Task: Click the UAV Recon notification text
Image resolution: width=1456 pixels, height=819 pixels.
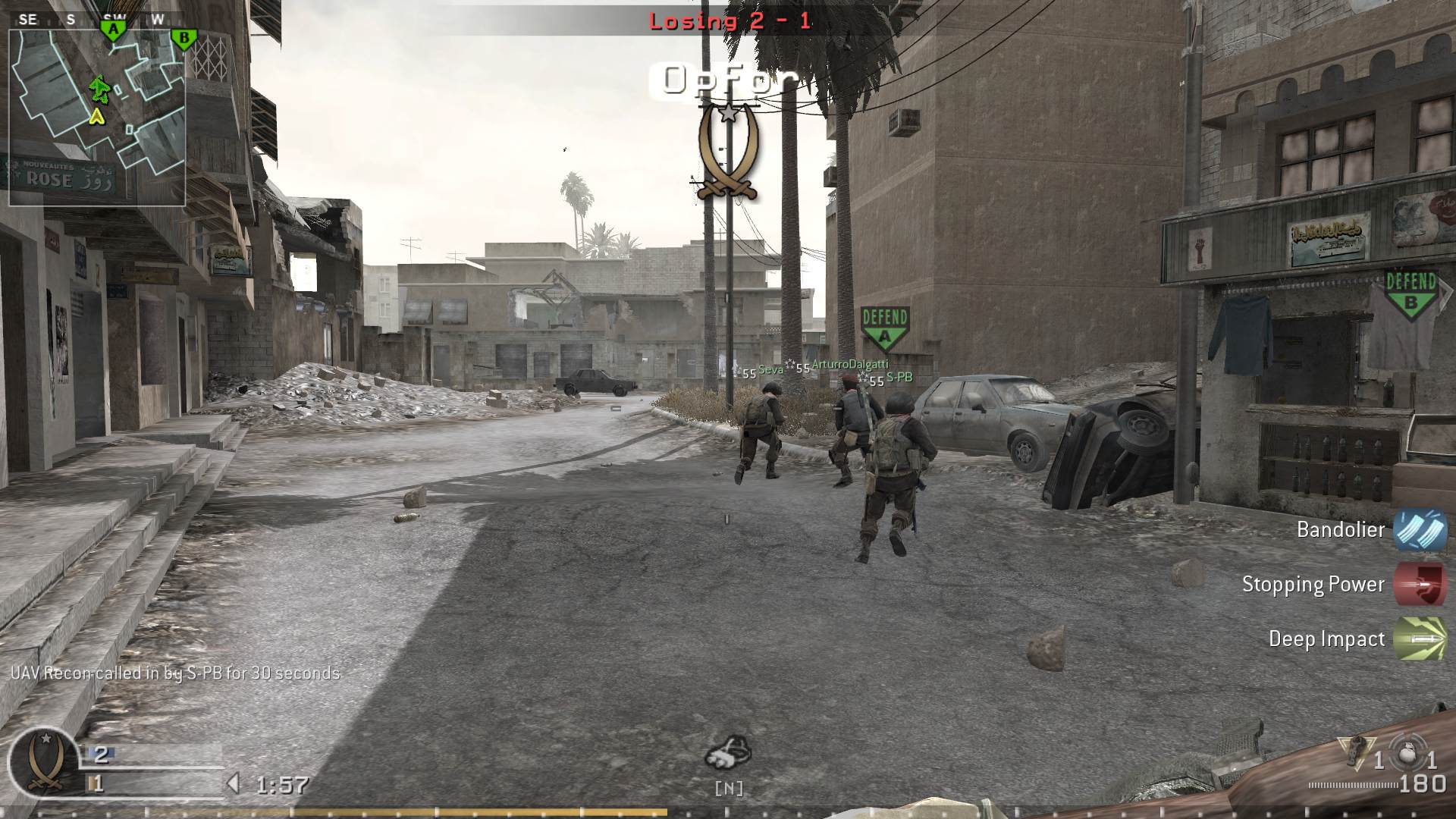Action: (177, 672)
